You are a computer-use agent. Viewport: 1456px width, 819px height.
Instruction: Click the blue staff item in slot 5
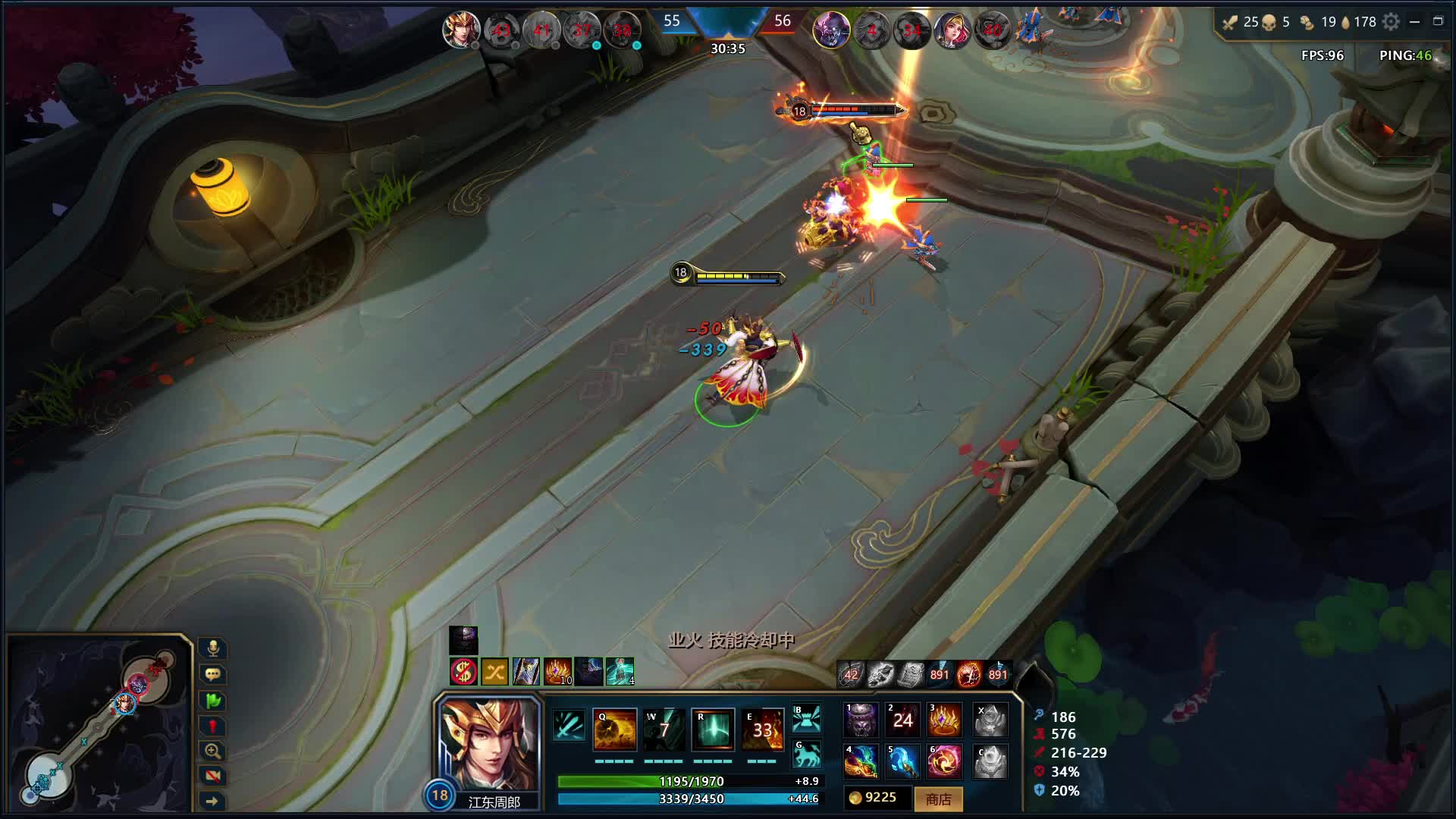[902, 761]
